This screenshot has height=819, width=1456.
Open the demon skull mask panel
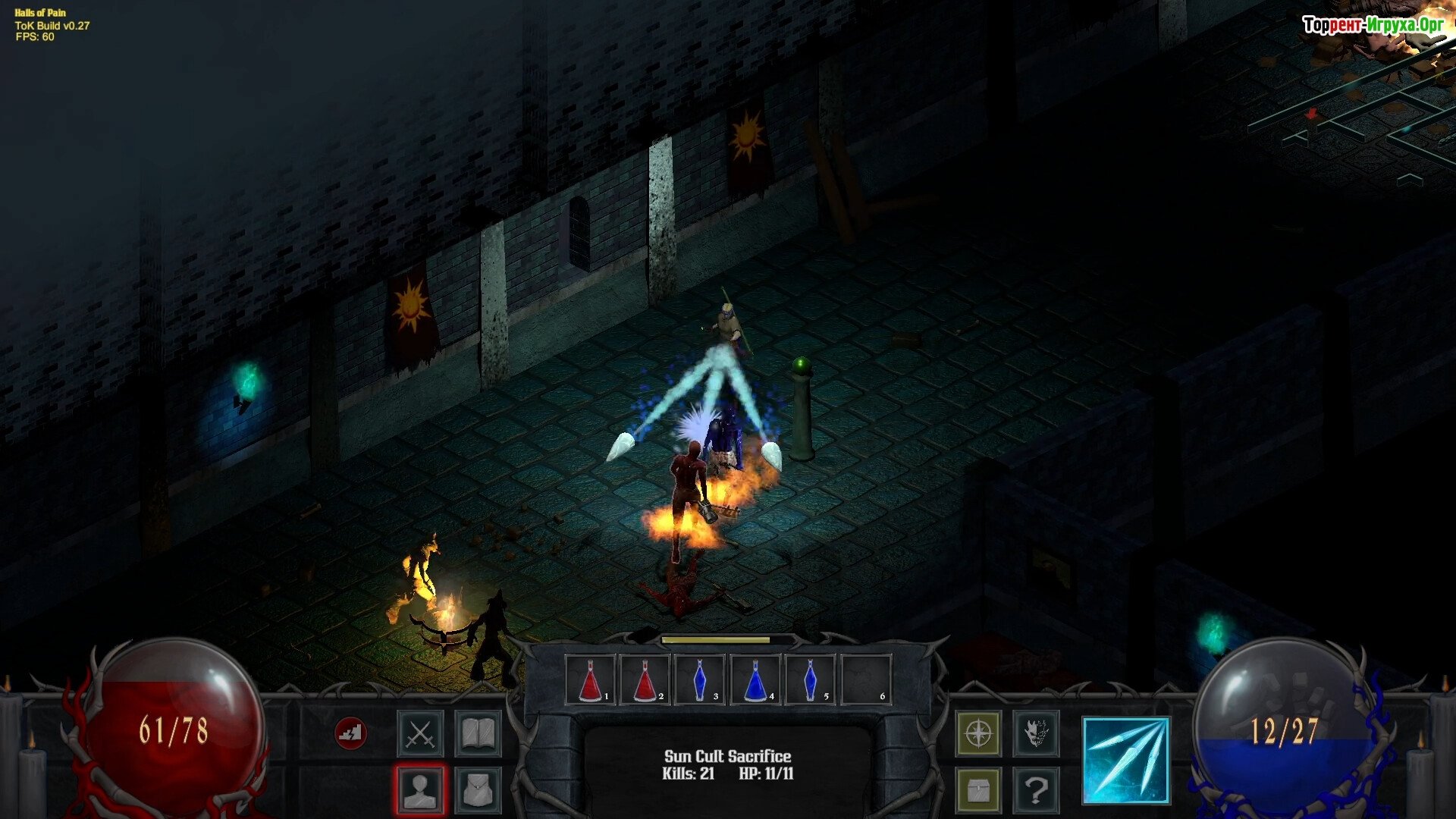(1036, 733)
